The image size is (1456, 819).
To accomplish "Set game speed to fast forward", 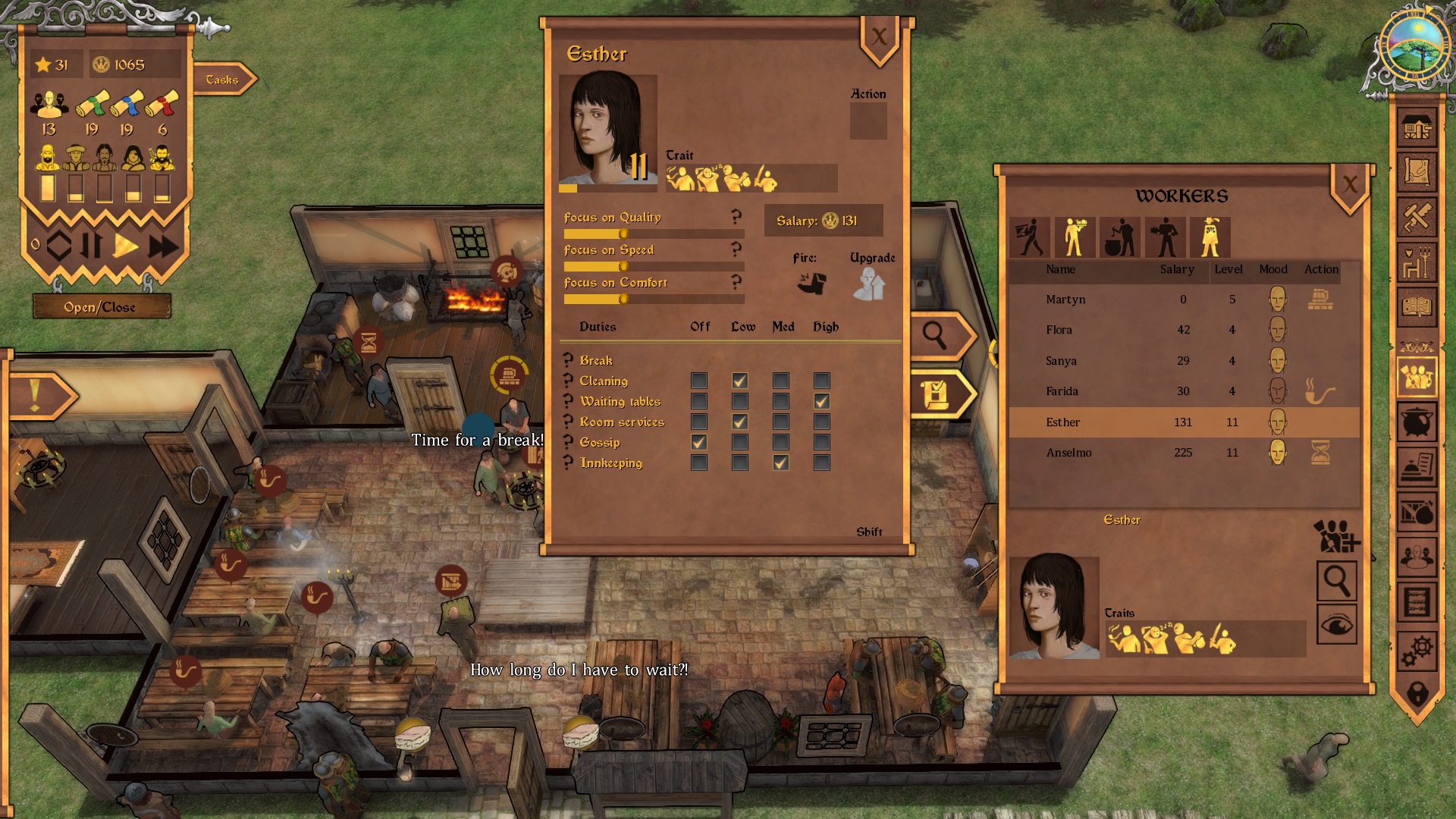I will point(163,246).
